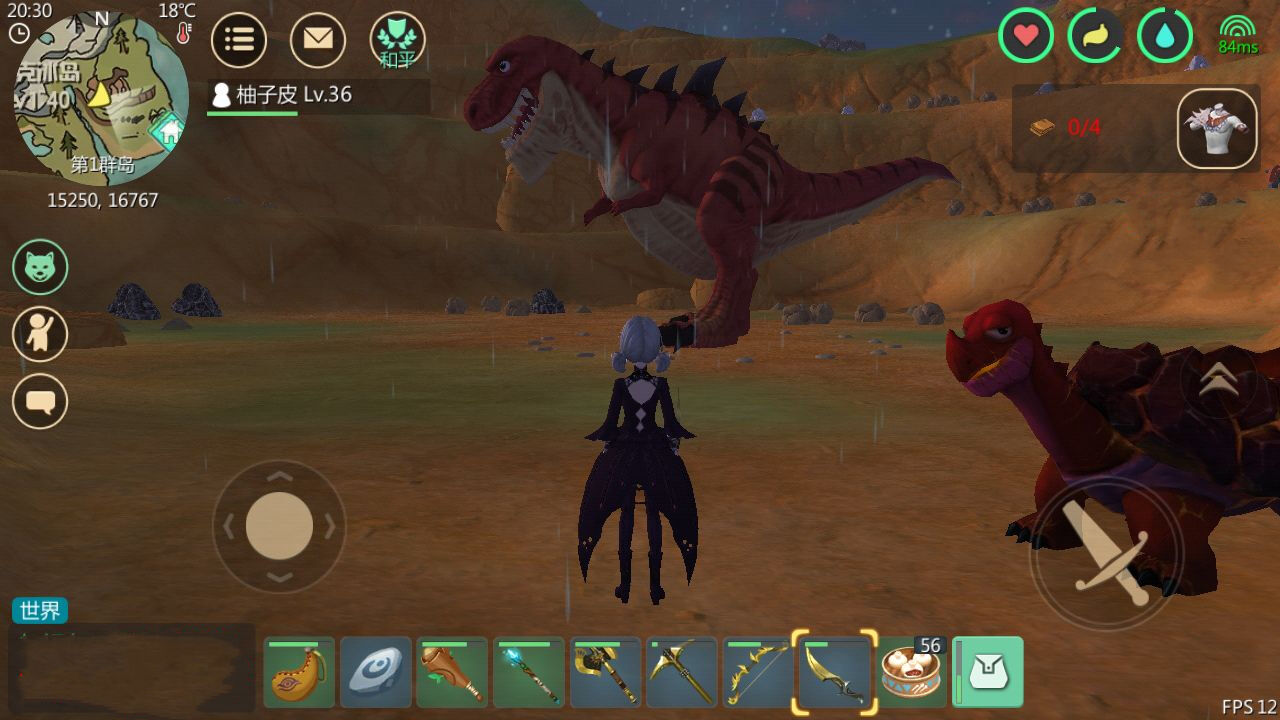Open the backpack inventory

988,673
